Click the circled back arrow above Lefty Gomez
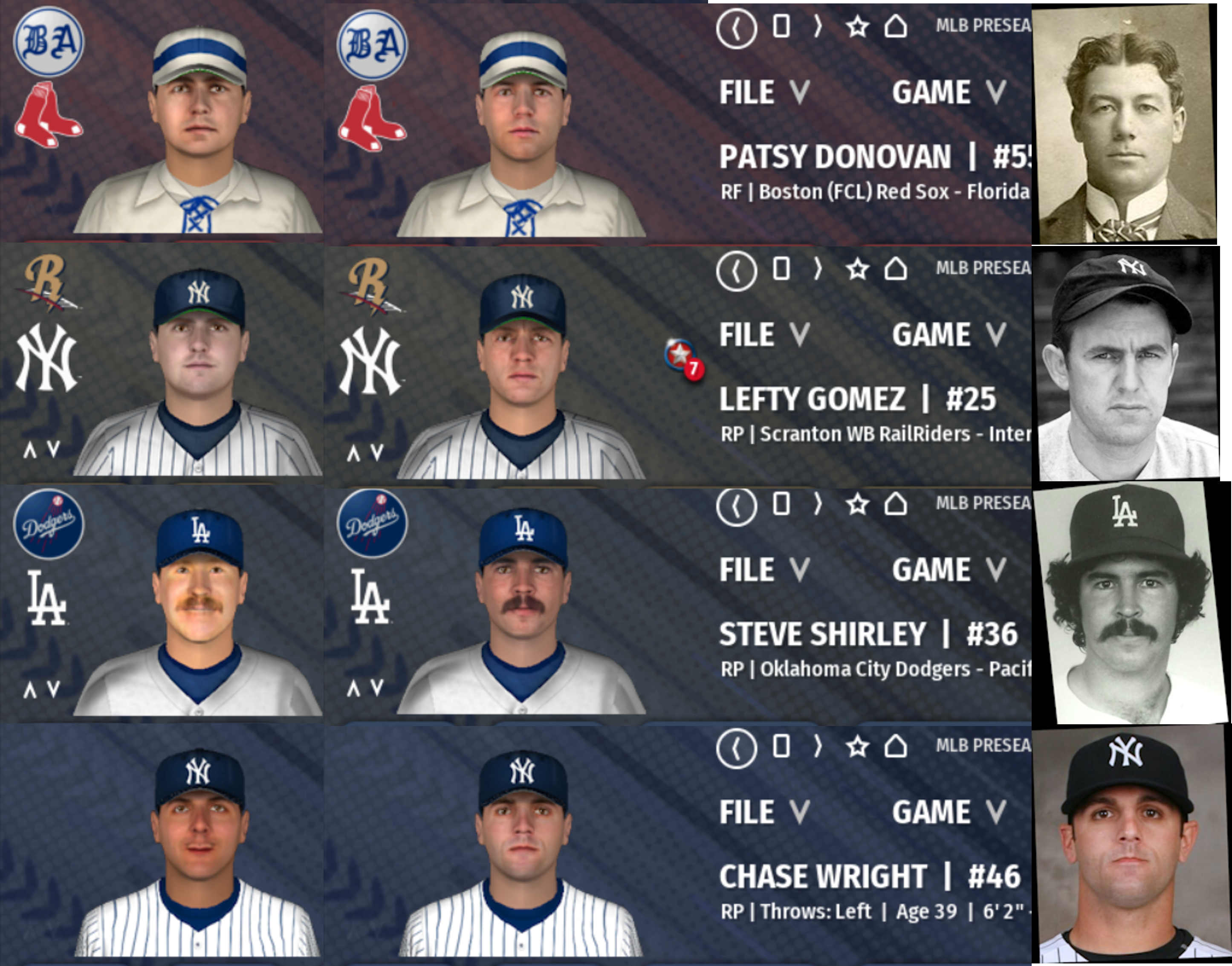The width and height of the screenshot is (1232, 966). (736, 271)
